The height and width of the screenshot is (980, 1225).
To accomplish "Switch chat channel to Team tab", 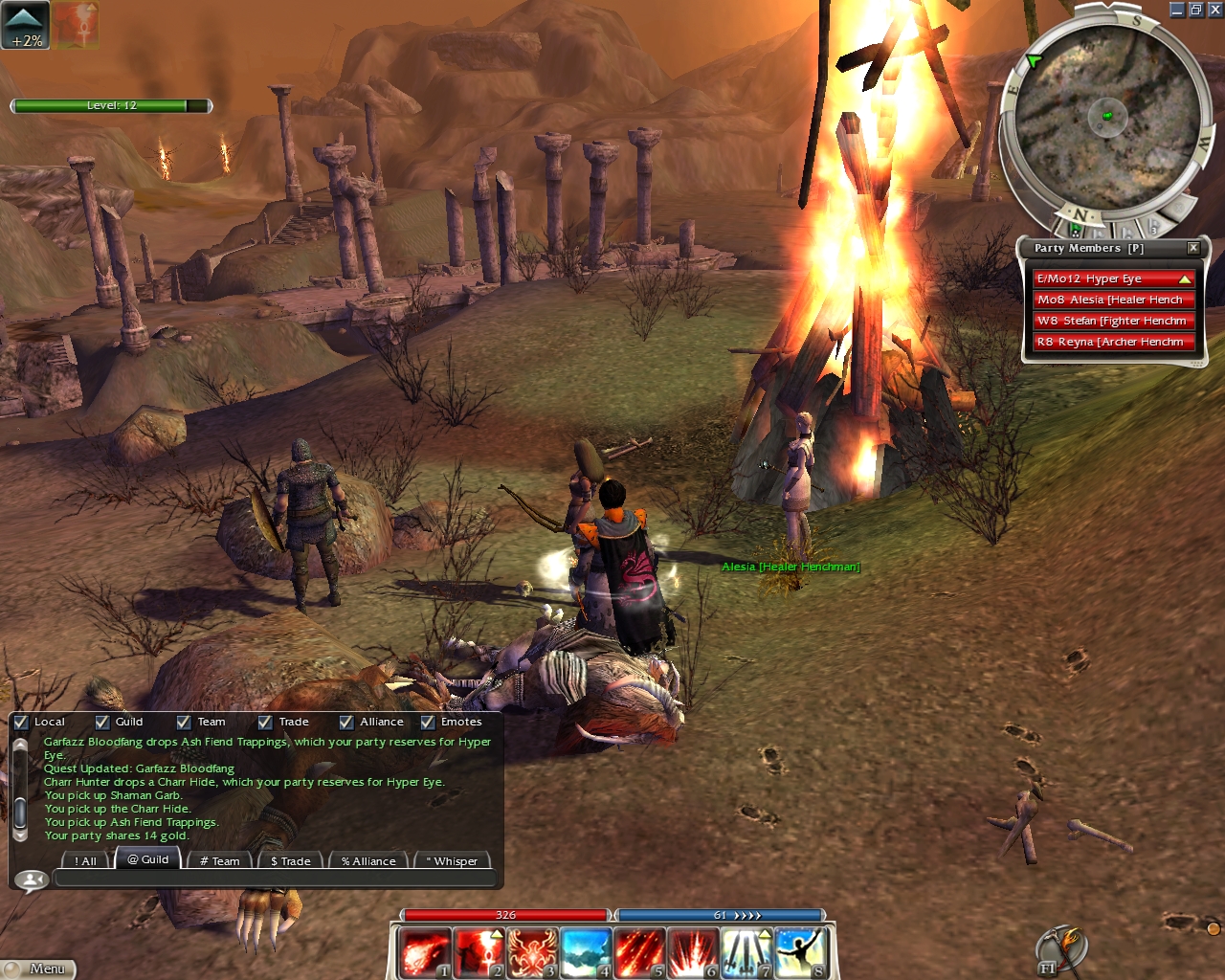I will click(x=219, y=860).
